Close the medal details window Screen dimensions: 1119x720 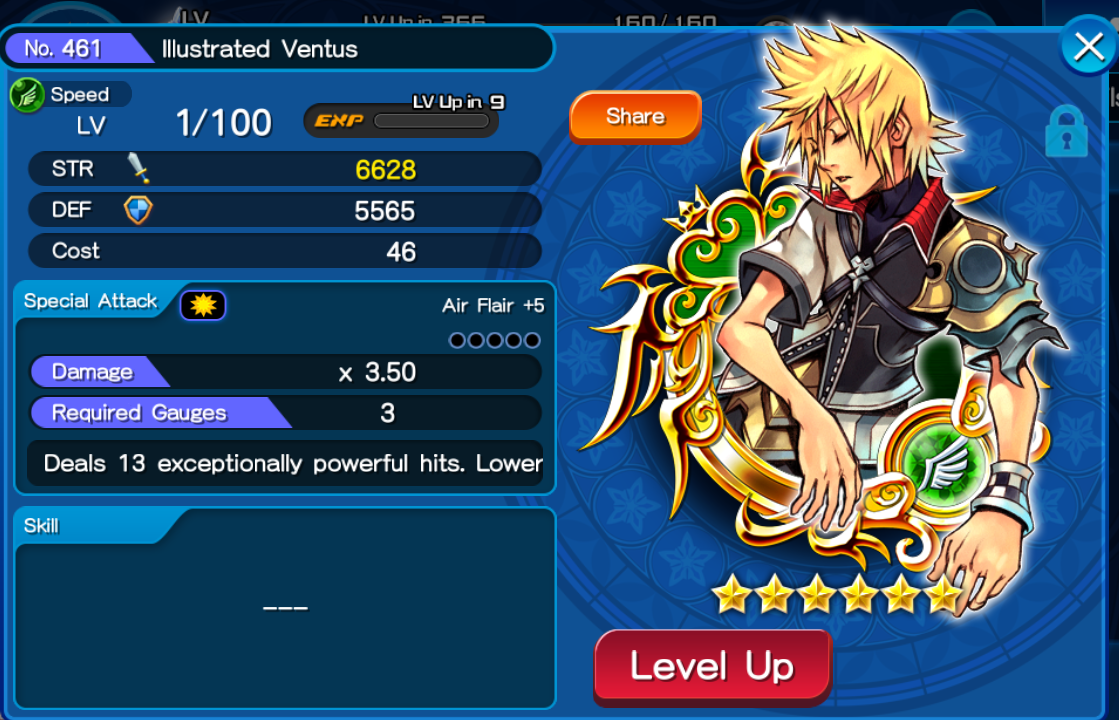pos(1087,47)
